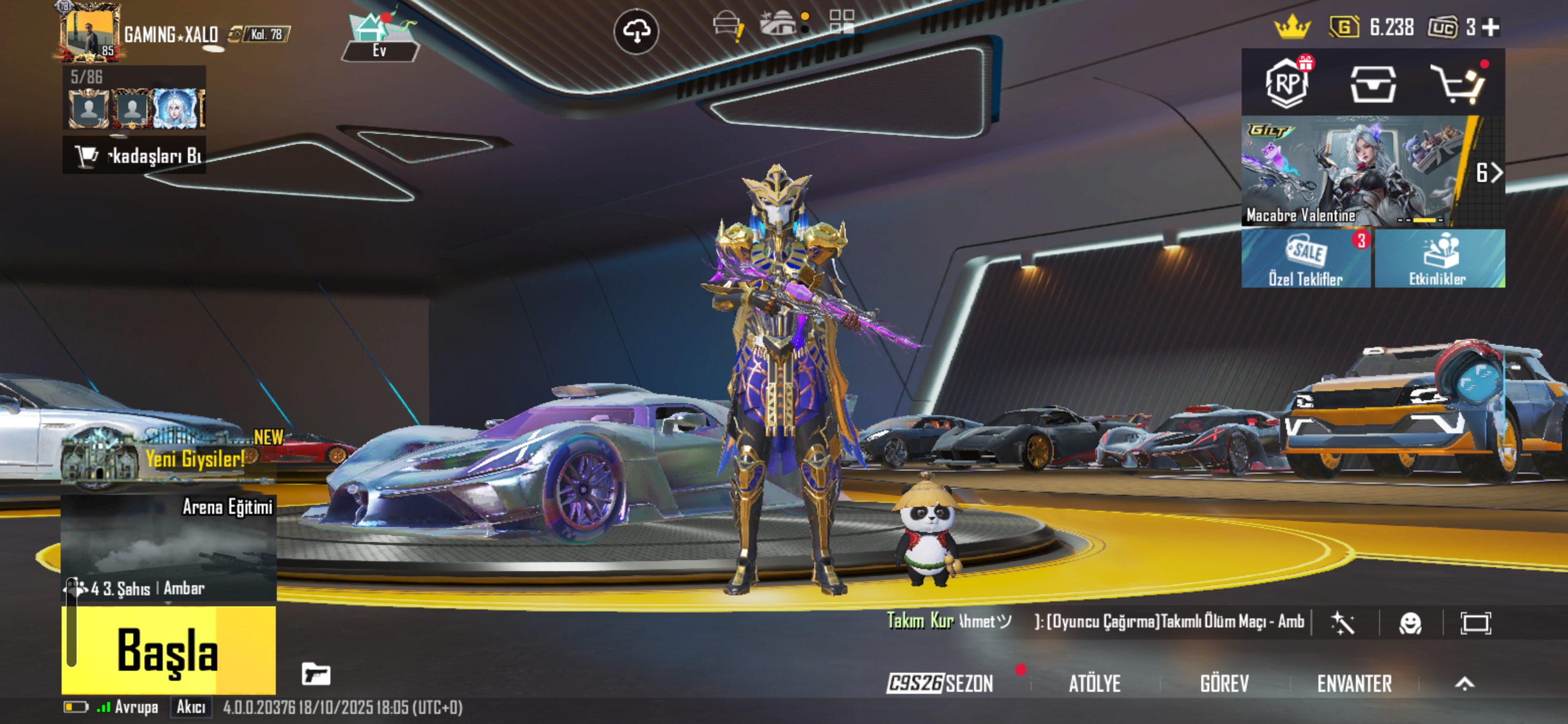Expand the bottom menu with the arrow
The image size is (1568, 724).
pos(1464,684)
